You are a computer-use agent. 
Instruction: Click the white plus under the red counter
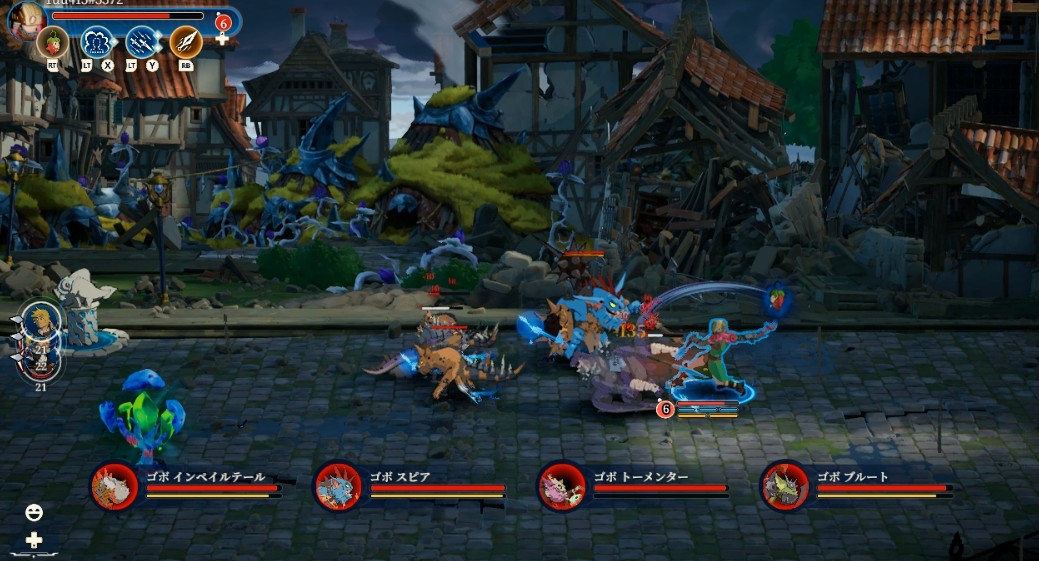point(223,40)
